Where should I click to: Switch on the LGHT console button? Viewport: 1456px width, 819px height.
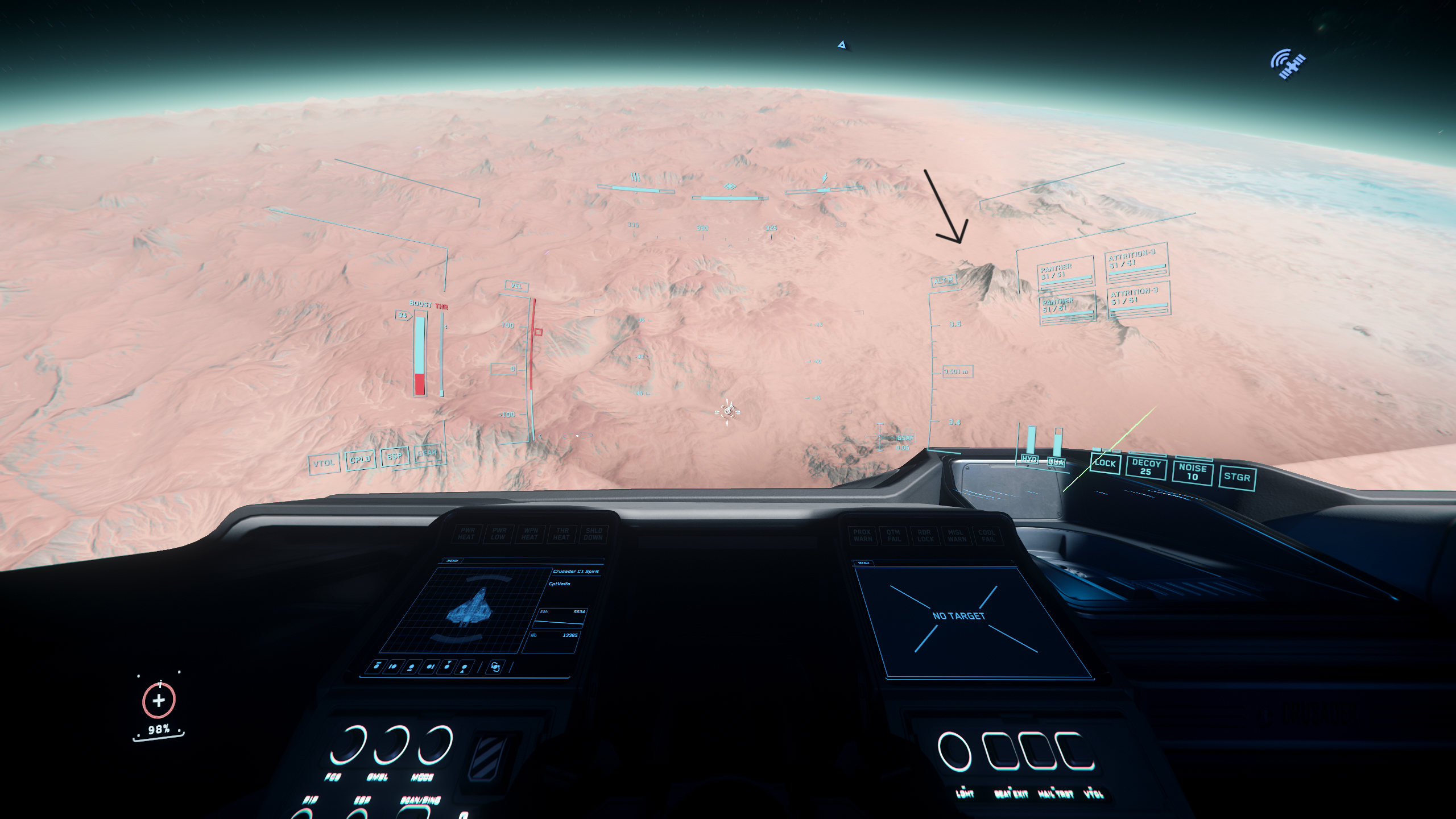[x=954, y=752]
